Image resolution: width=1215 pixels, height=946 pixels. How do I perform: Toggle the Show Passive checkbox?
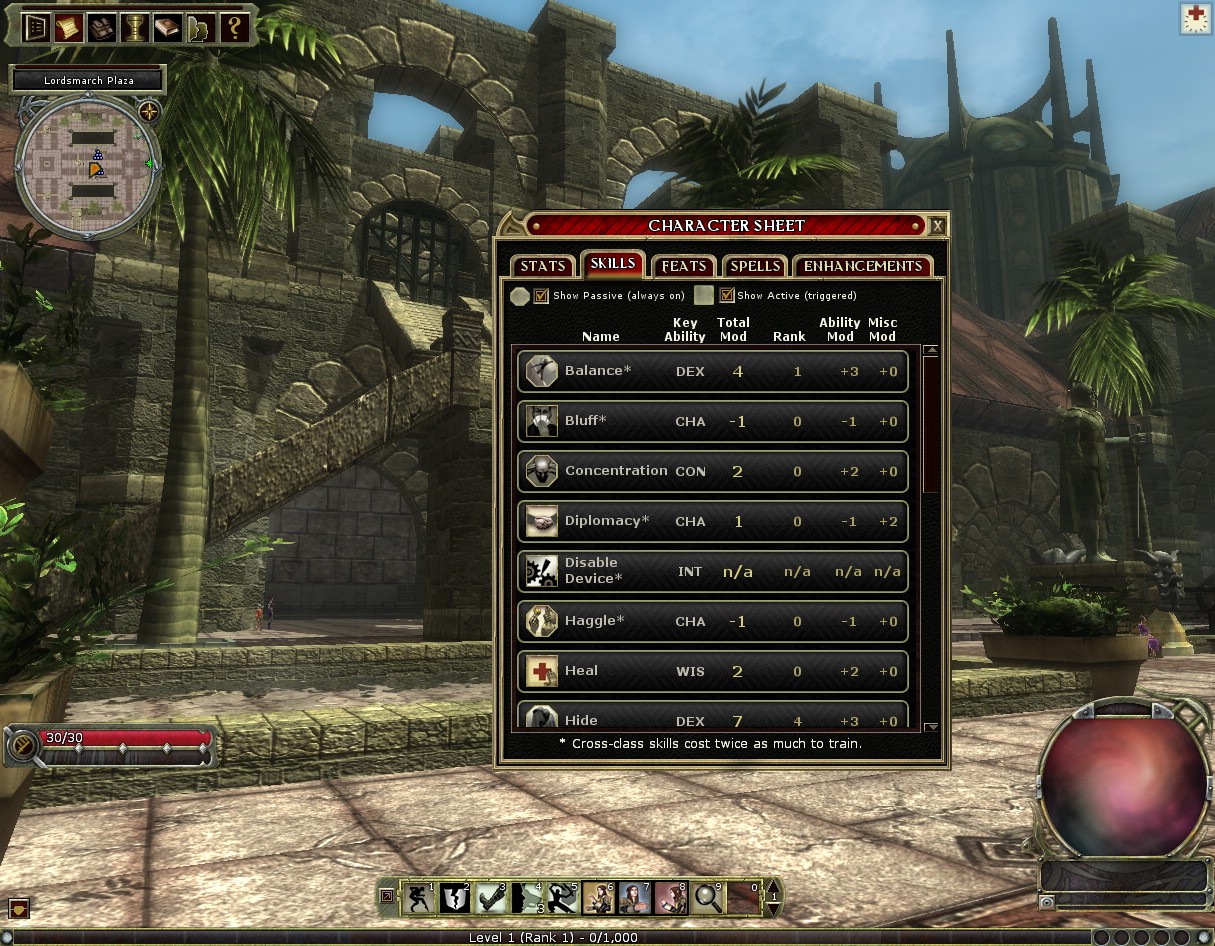click(x=541, y=296)
